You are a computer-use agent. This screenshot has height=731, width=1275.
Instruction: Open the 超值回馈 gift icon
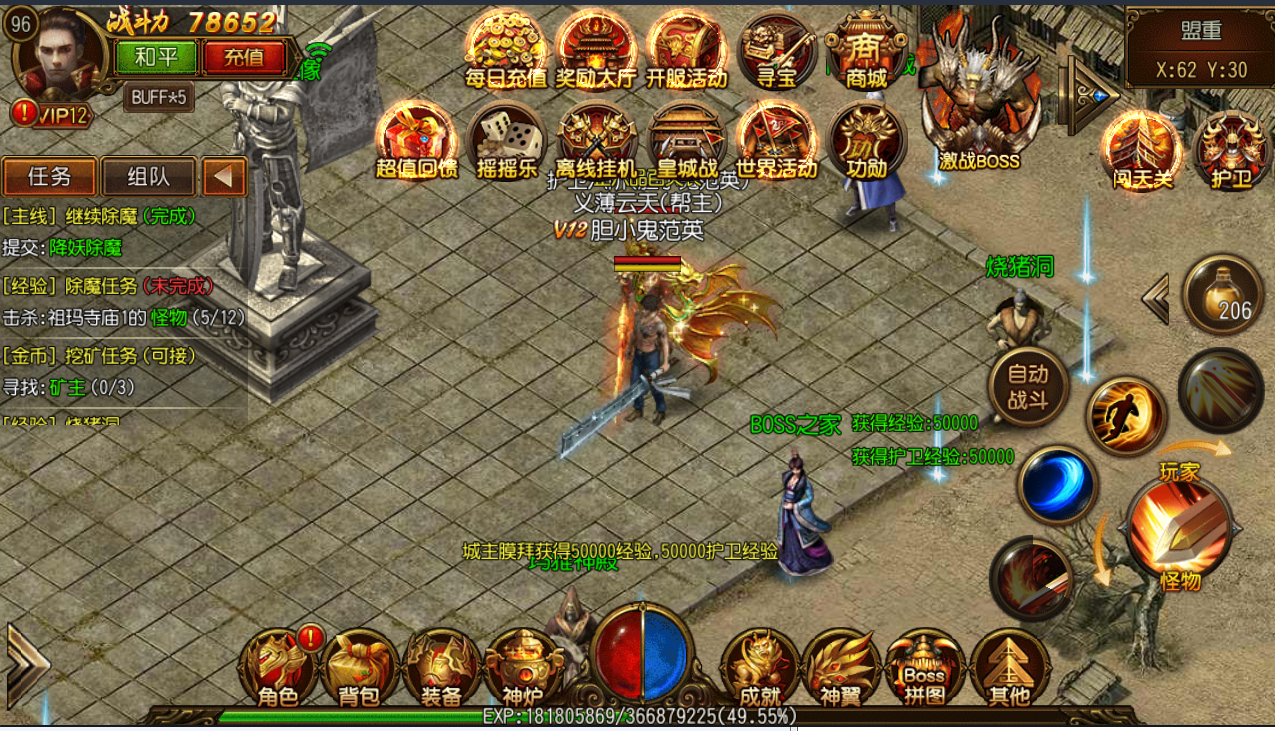coord(417,140)
